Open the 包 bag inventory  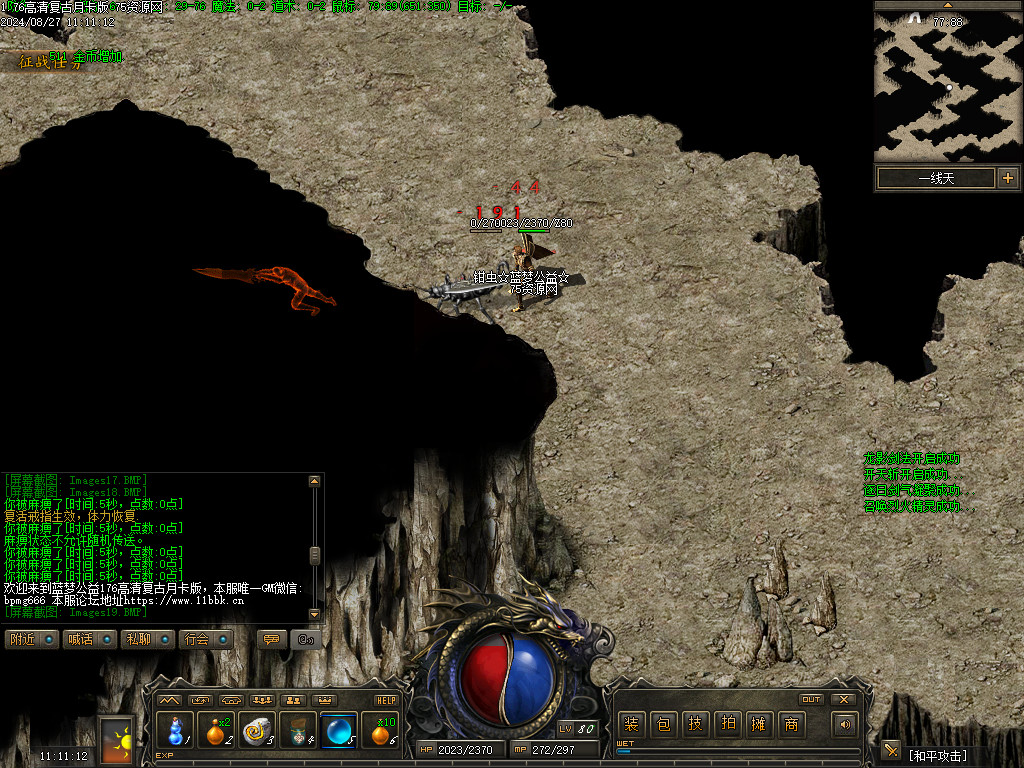click(x=663, y=724)
